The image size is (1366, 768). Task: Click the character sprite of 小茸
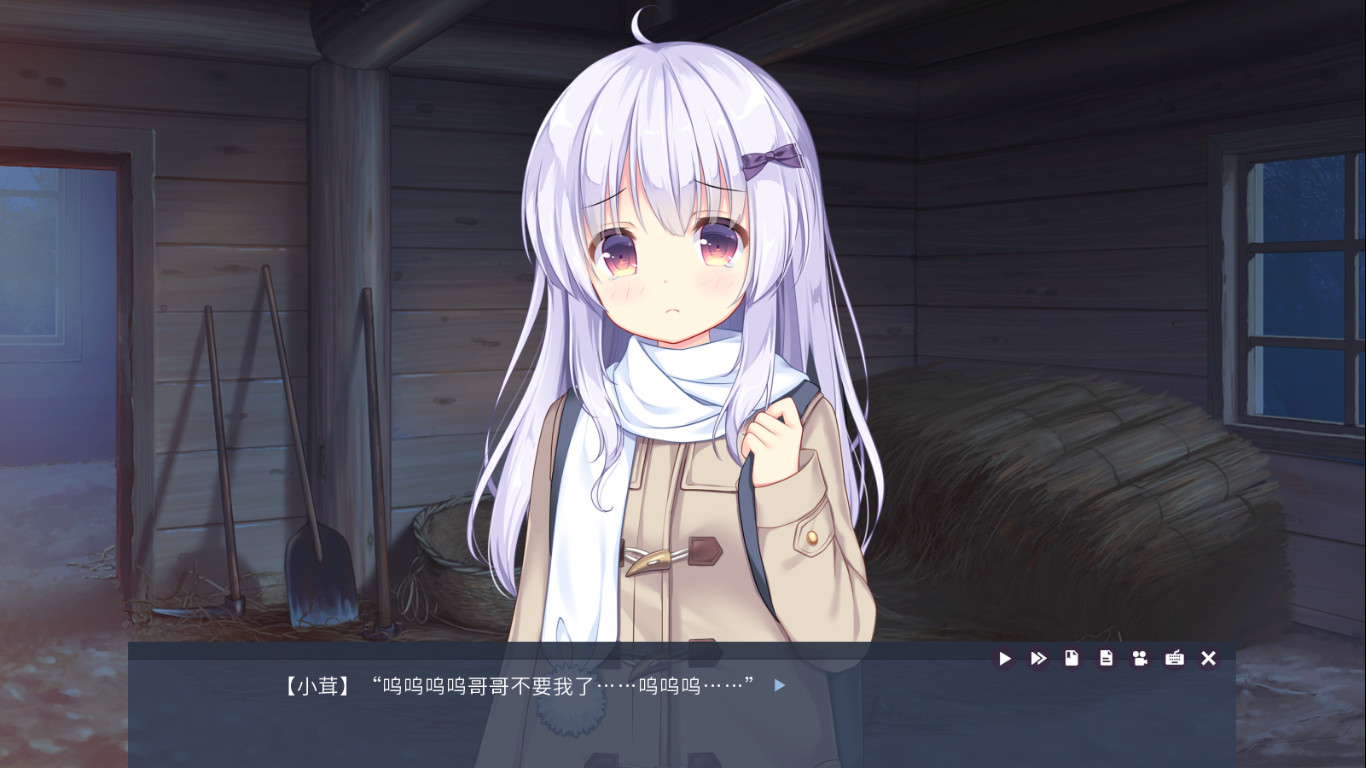[670, 350]
